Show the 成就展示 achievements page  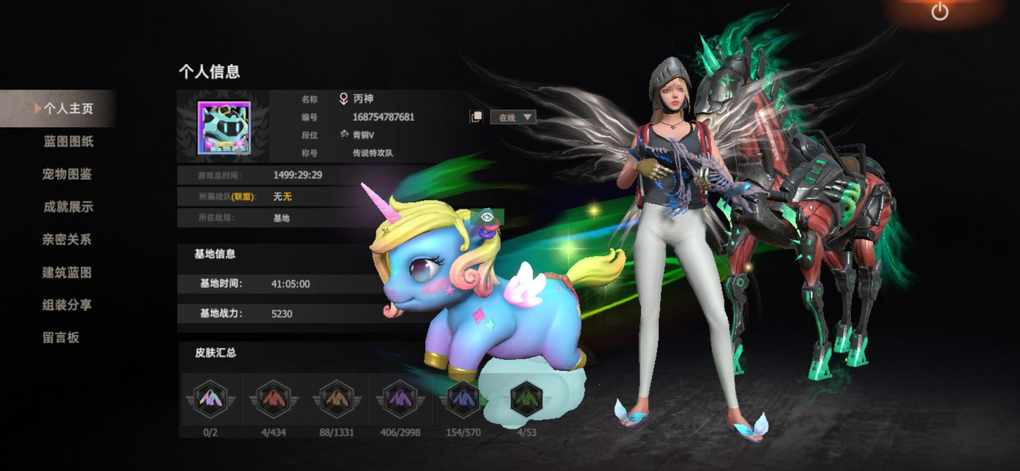tap(68, 207)
